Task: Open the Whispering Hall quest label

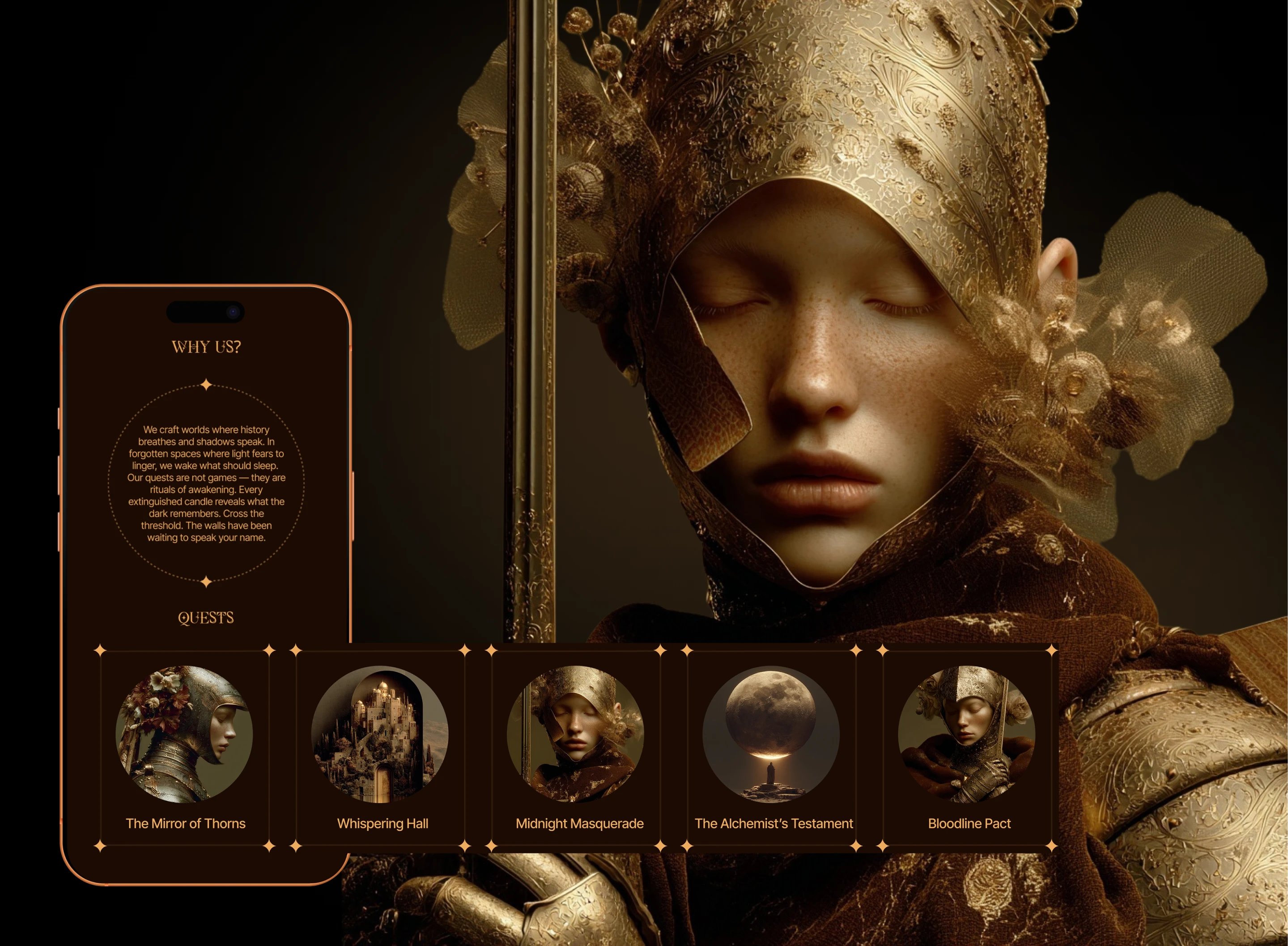Action: pos(383,823)
